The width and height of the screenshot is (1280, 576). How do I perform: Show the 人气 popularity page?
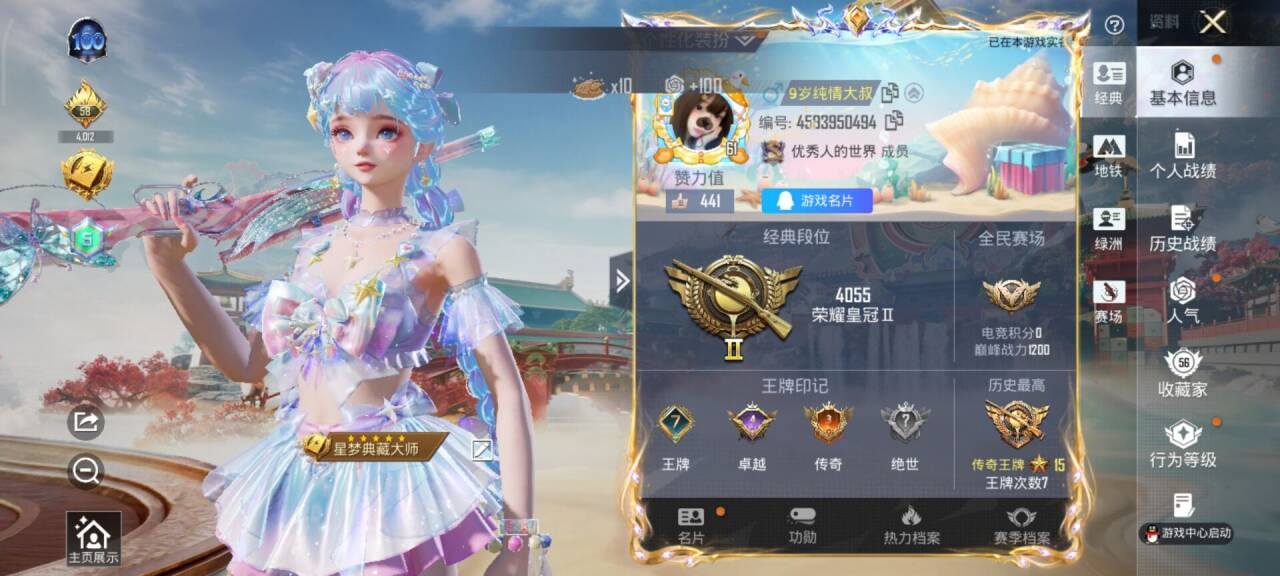pos(1182,300)
